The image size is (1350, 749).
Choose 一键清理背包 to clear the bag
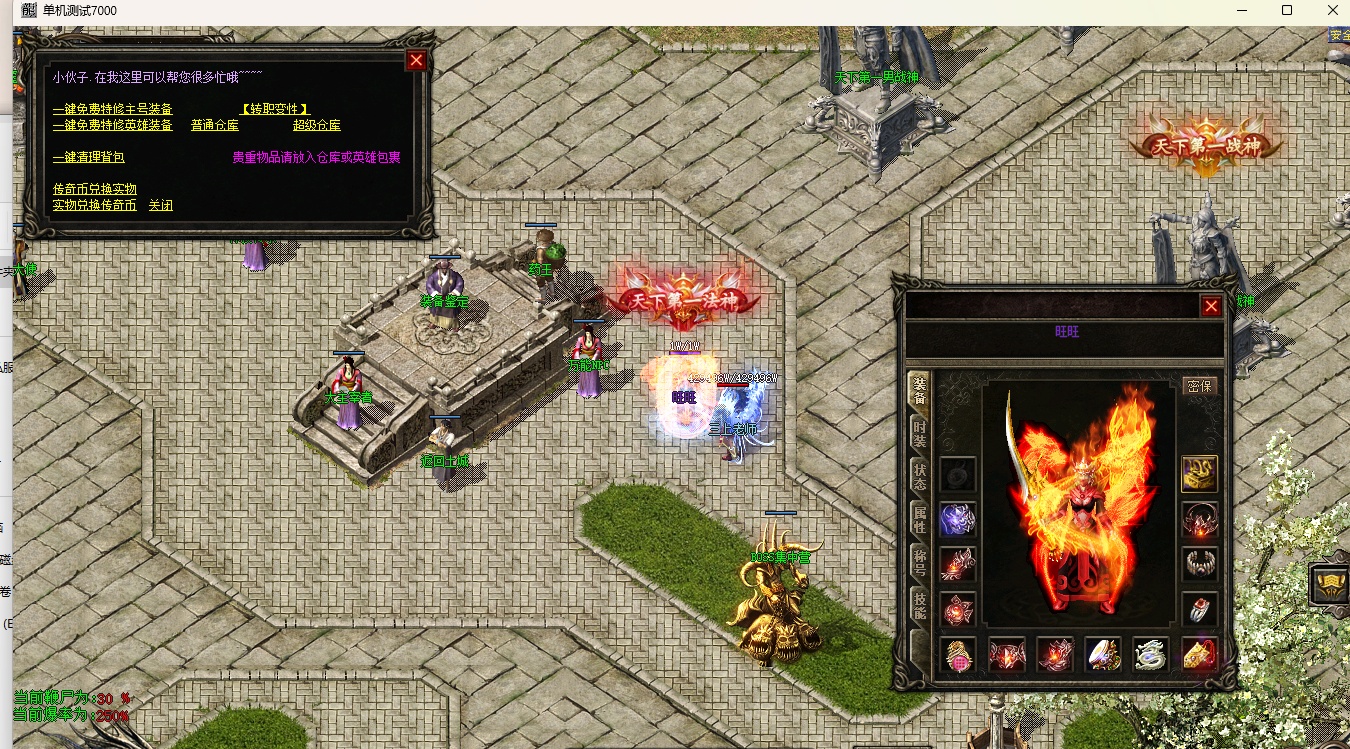pyautogui.click(x=88, y=157)
